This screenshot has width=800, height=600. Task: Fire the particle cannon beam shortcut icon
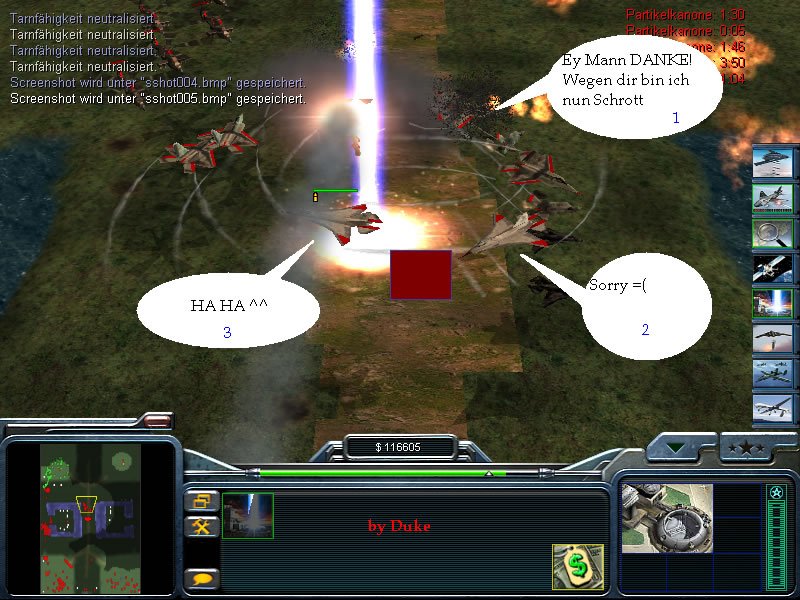(x=772, y=303)
